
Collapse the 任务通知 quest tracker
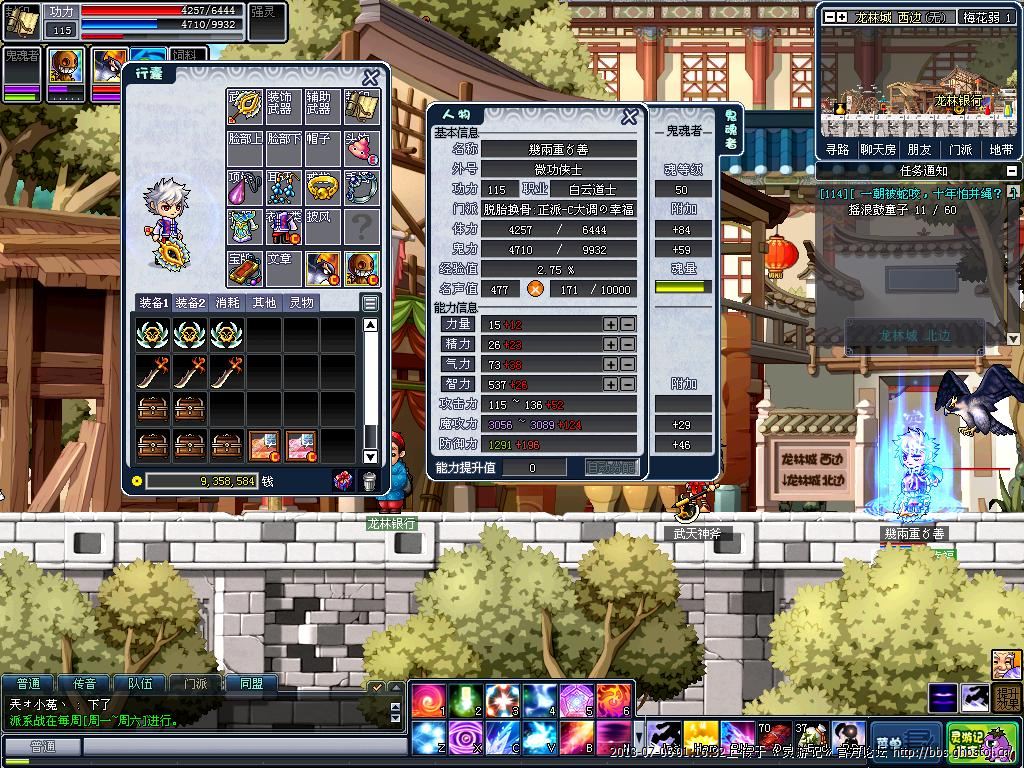coord(1011,171)
